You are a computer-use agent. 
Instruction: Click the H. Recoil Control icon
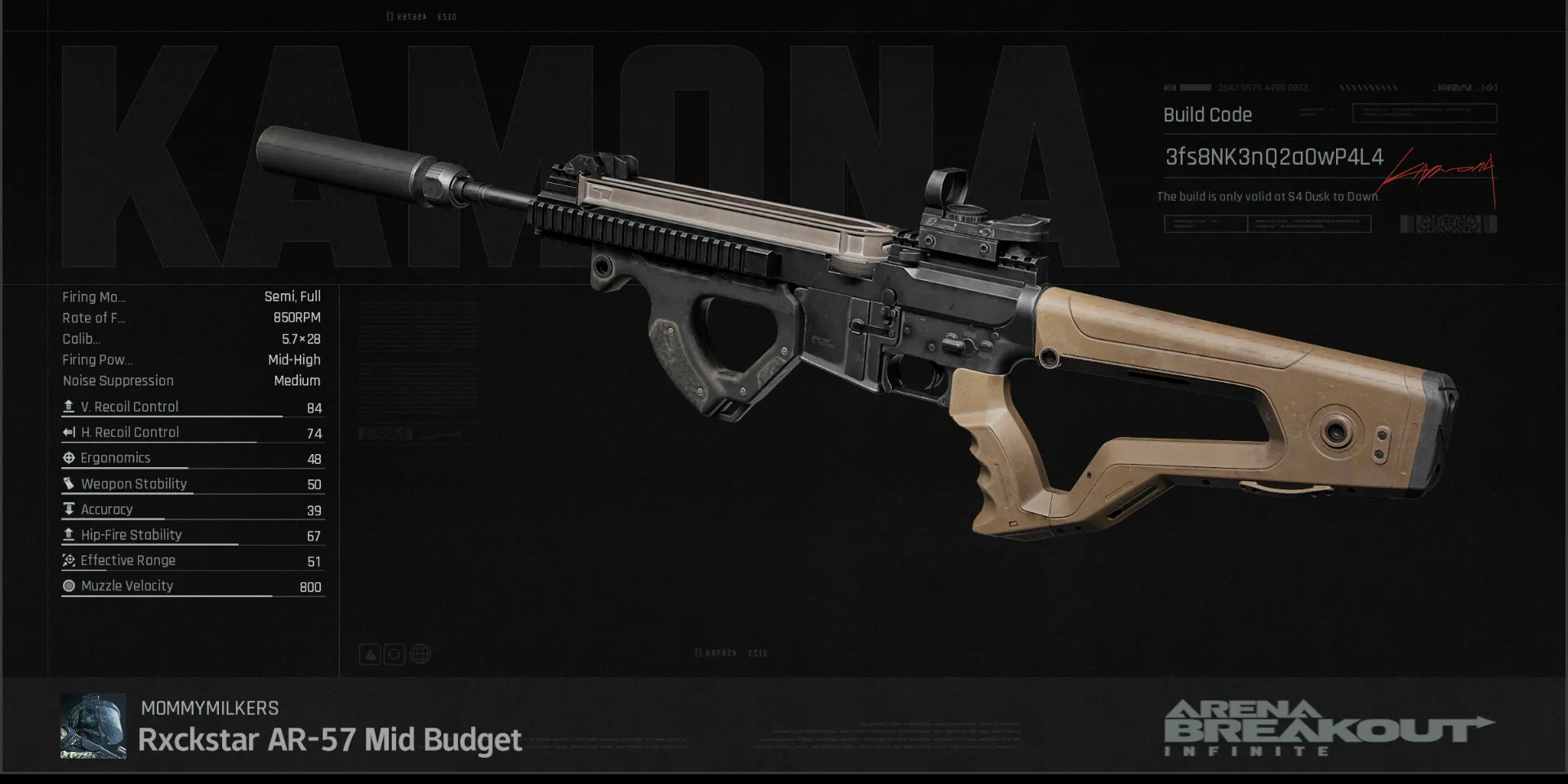coord(69,432)
